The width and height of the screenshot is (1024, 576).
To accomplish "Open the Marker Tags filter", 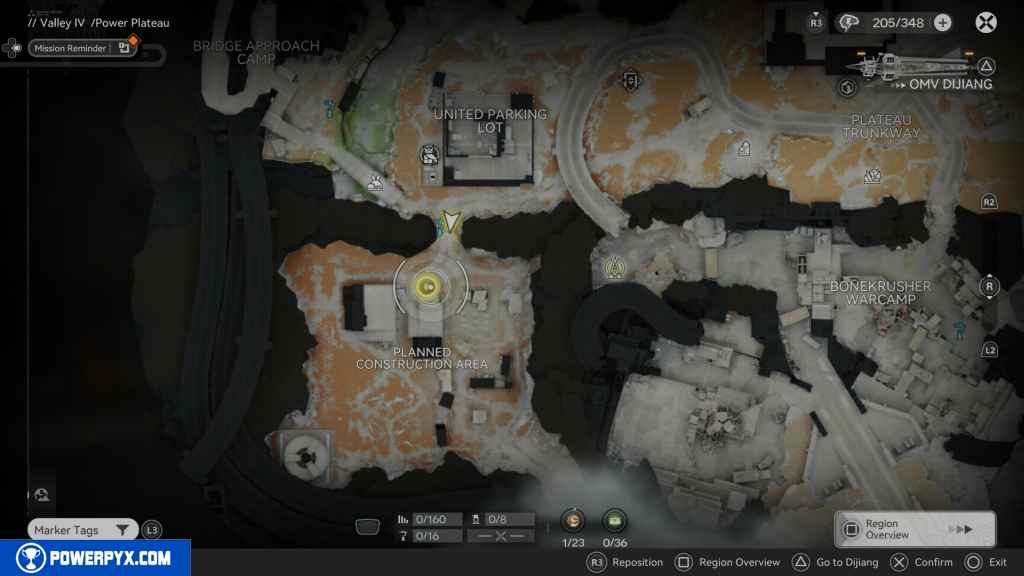I will click(83, 530).
